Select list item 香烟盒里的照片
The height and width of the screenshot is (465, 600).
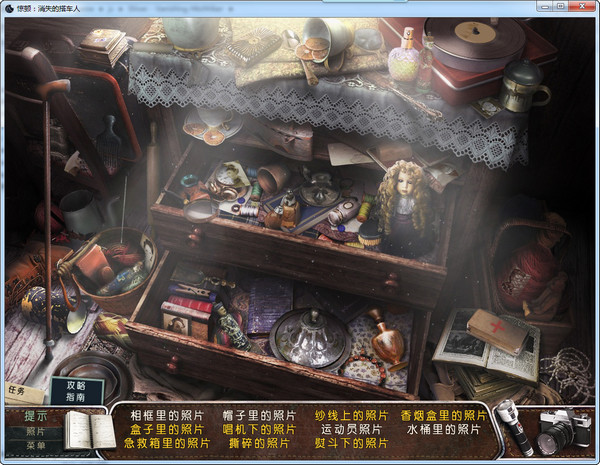coord(444,415)
